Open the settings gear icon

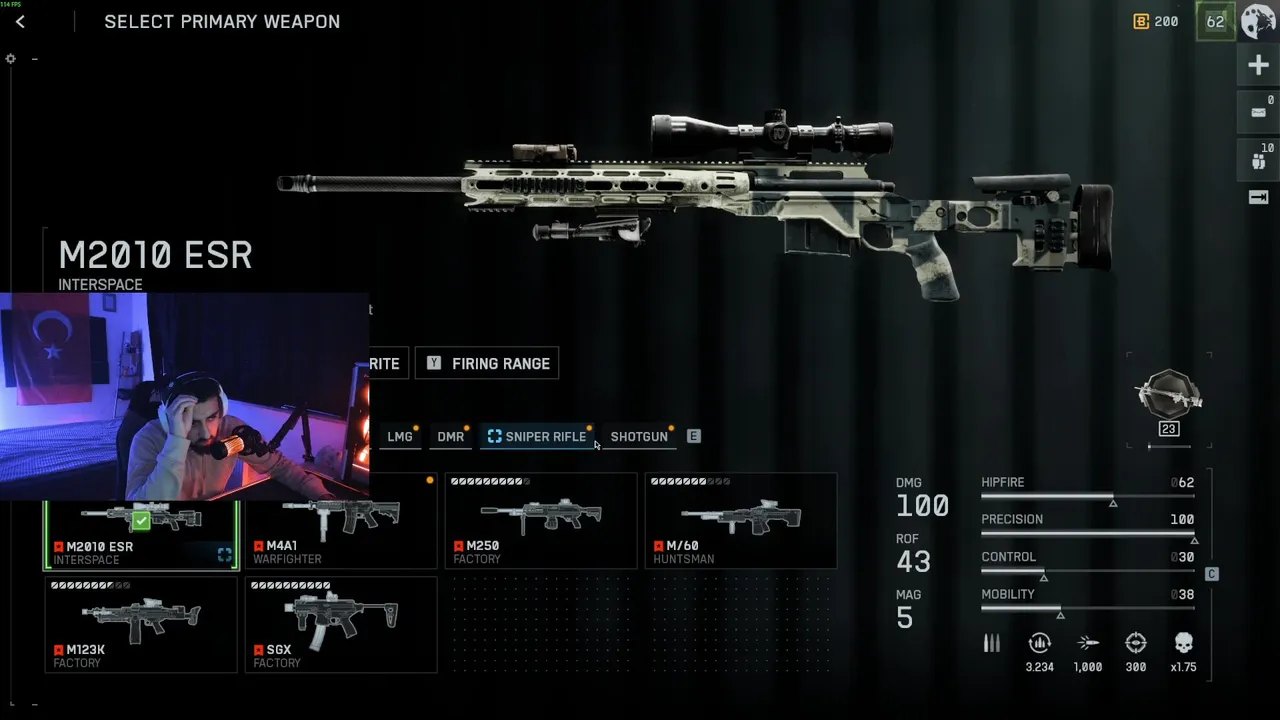click(x=11, y=59)
